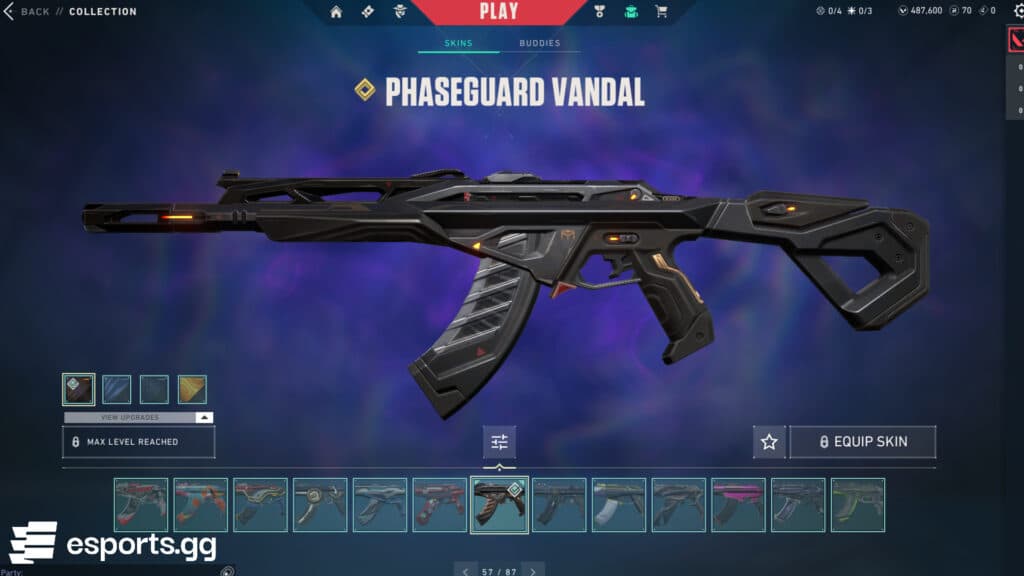This screenshot has width=1024, height=576.
Task: Select the default black variant swatch
Action: 78,389
